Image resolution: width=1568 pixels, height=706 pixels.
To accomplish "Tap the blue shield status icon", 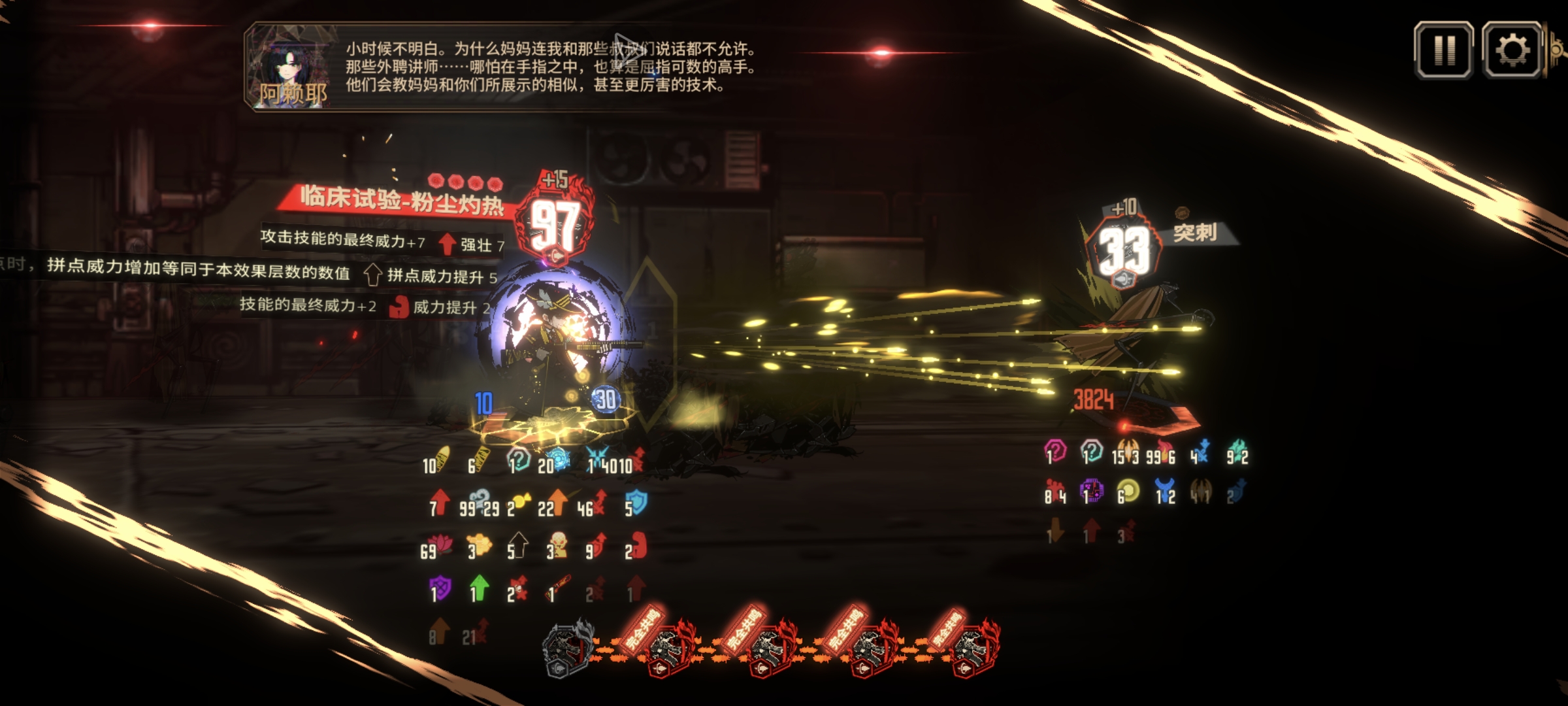I will click(636, 503).
